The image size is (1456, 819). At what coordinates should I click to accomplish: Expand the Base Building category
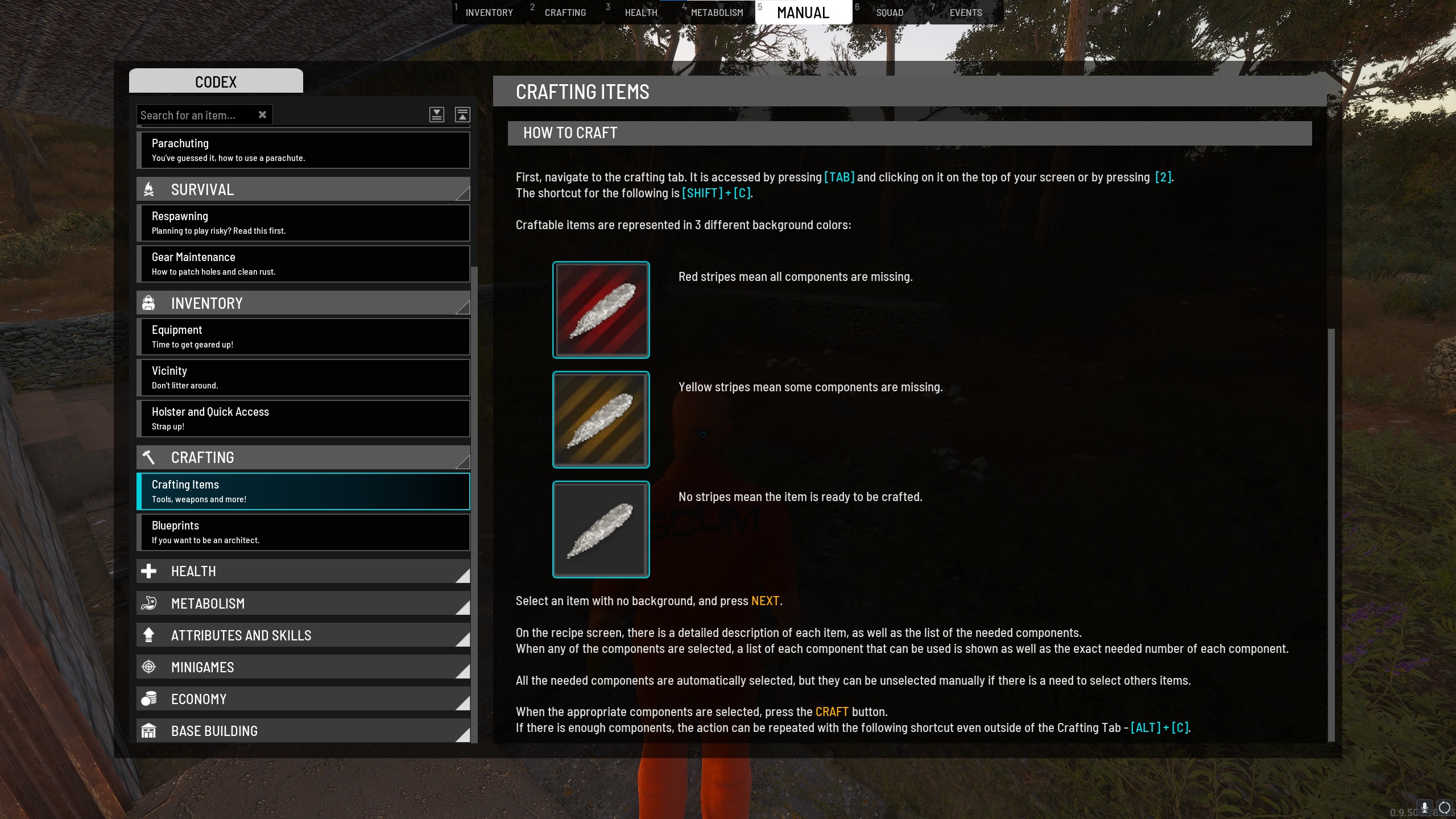tap(303, 731)
